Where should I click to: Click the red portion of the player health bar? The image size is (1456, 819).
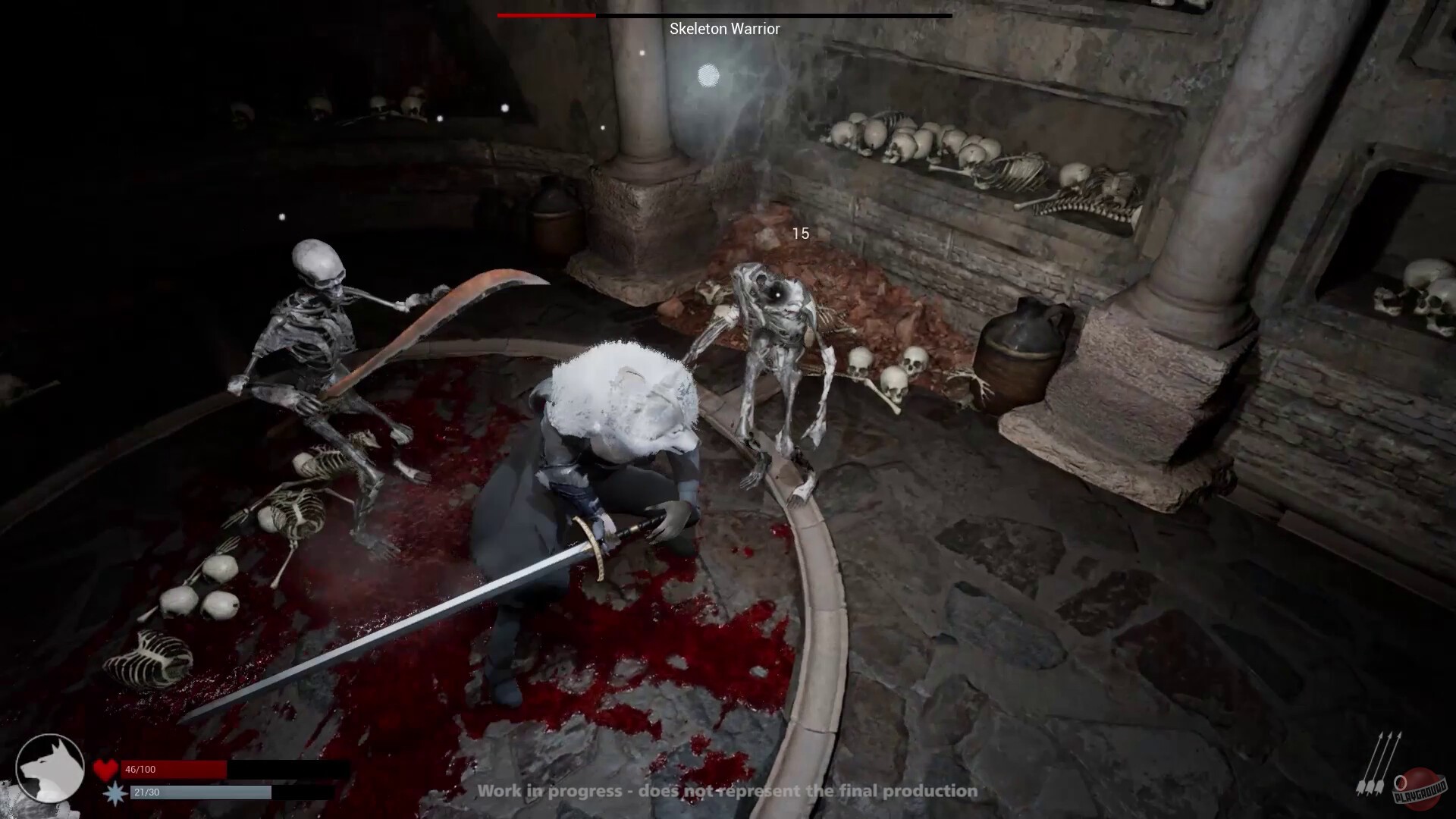[174, 768]
